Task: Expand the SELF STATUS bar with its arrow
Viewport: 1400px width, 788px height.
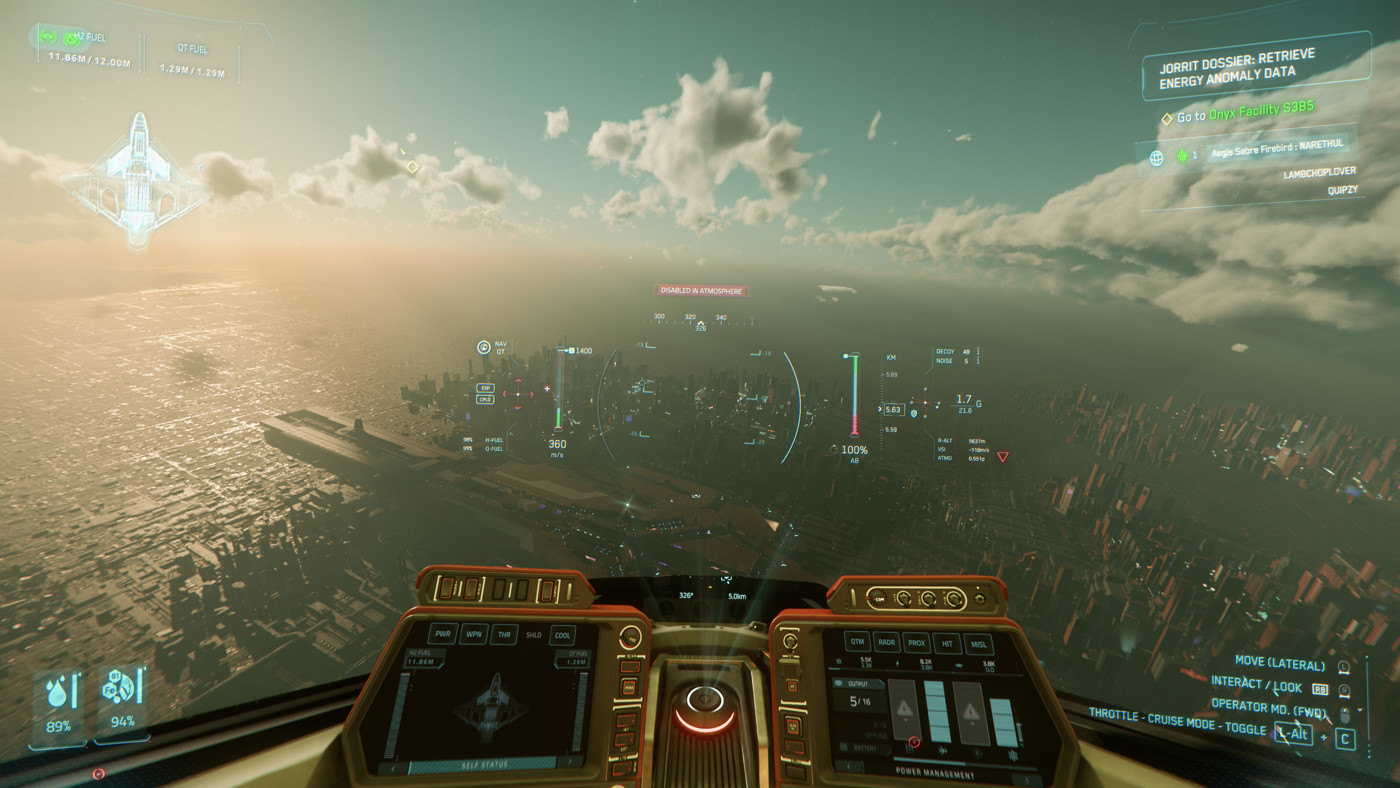Action: [x=571, y=760]
